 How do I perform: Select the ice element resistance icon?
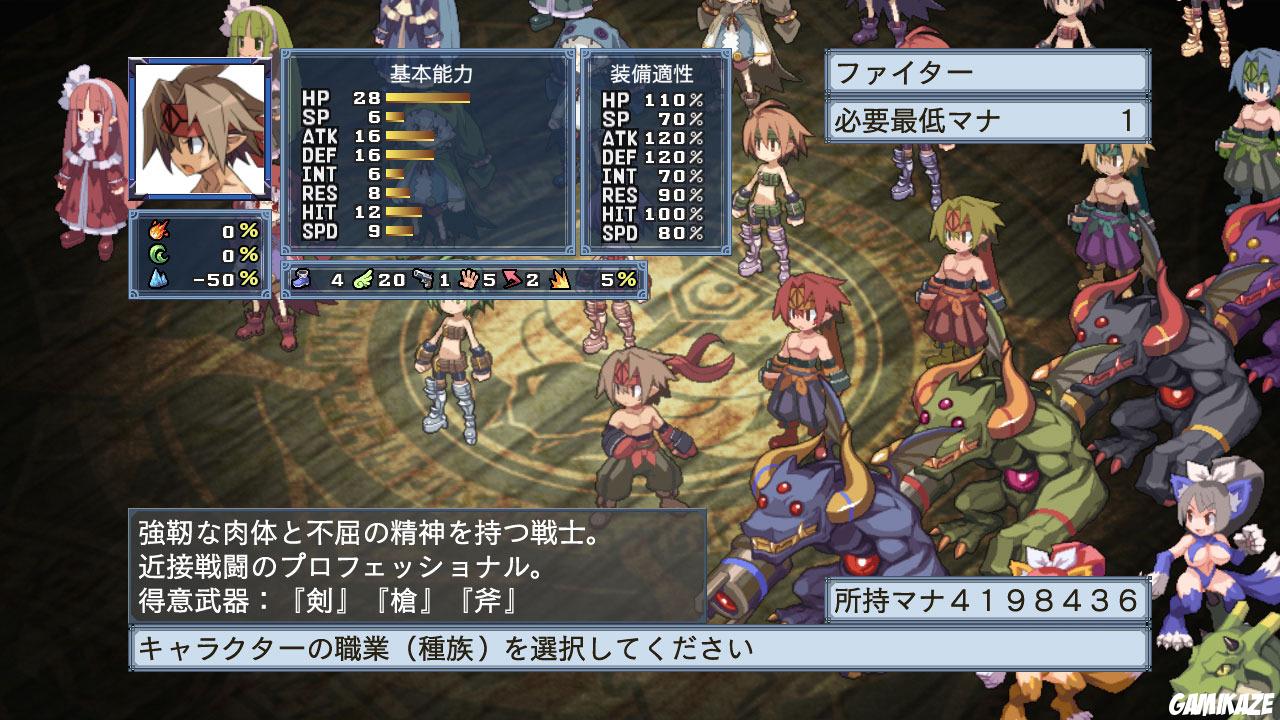(x=158, y=278)
